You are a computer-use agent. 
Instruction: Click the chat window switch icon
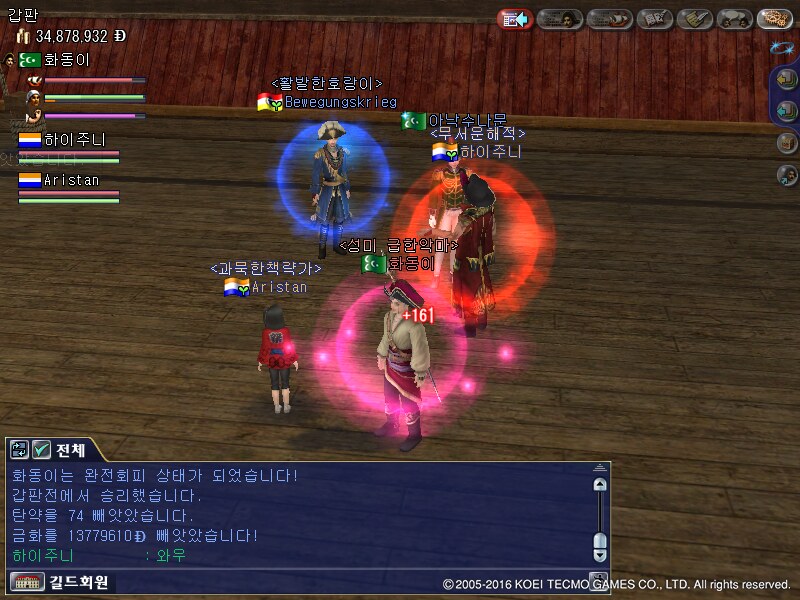pos(19,450)
